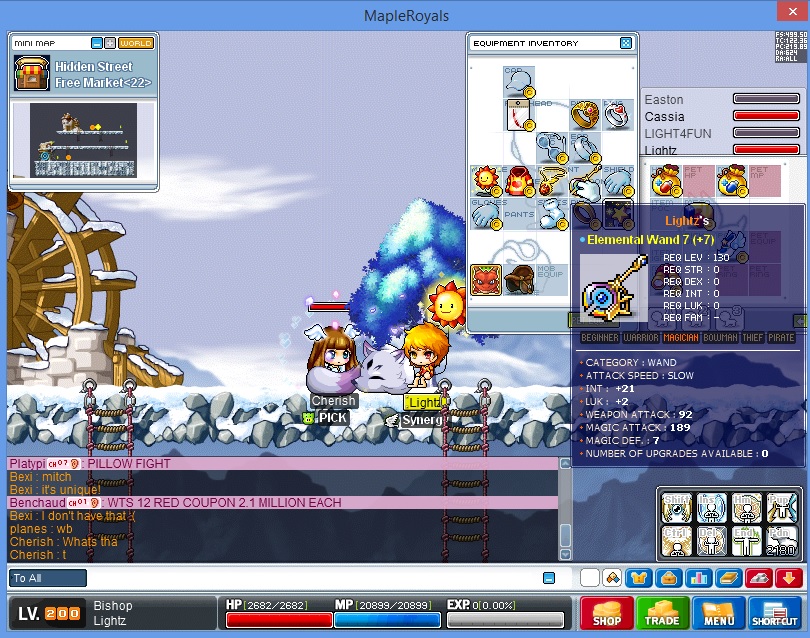This screenshot has width=810, height=638.
Task: Open the Cash Shop button
Action: 606,612
